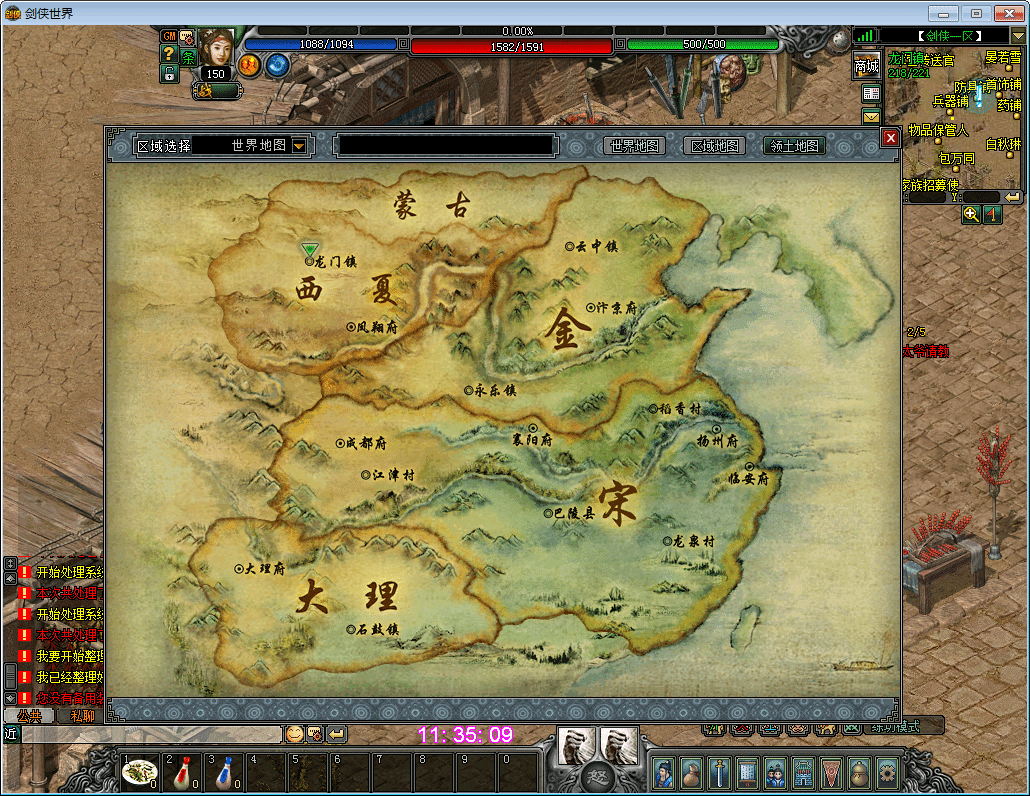The width and height of the screenshot is (1030, 796).
Task: Open the GM help button
Action: 169,36
